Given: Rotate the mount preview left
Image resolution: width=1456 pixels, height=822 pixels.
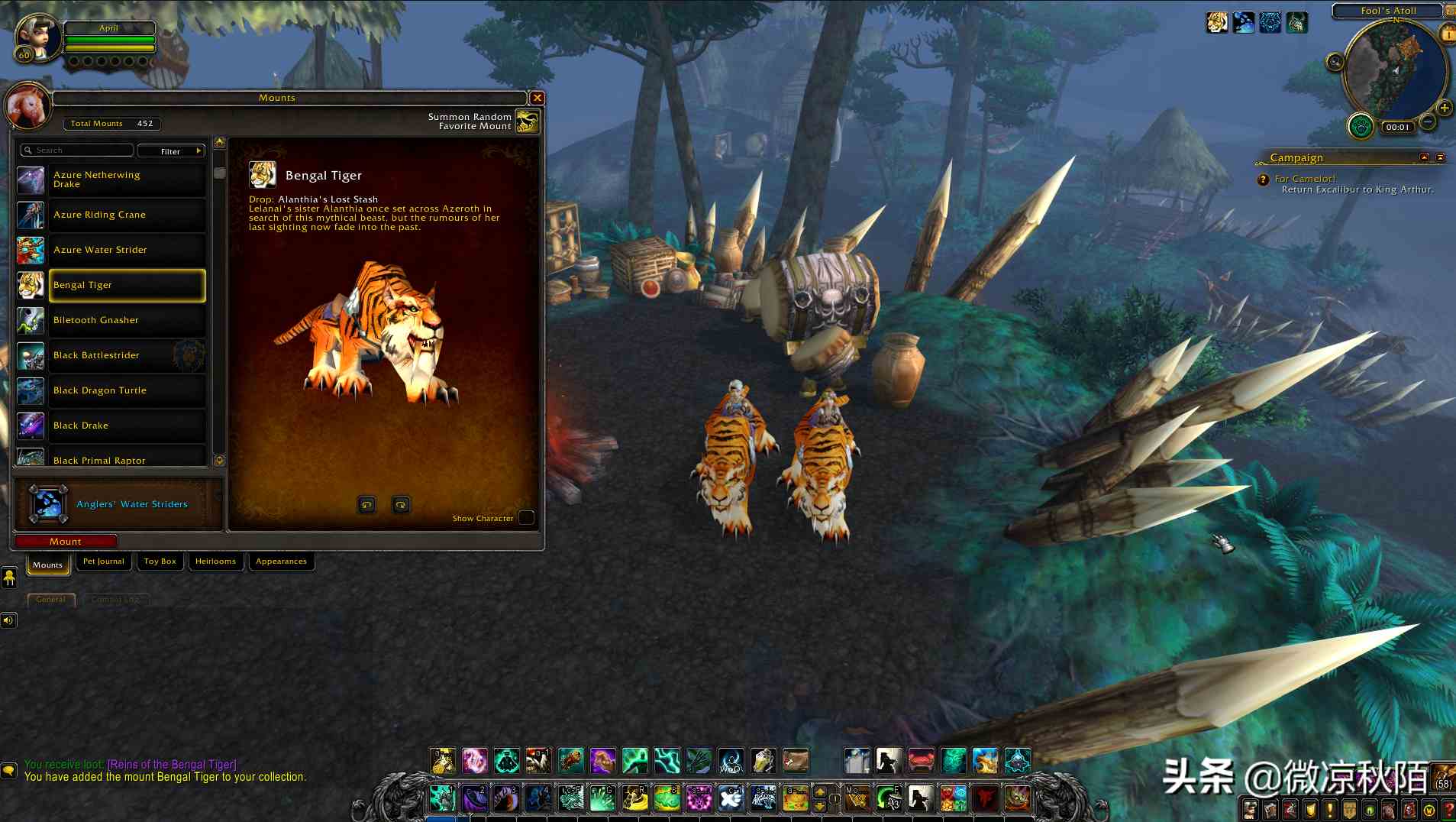Looking at the screenshot, I should click(x=366, y=505).
